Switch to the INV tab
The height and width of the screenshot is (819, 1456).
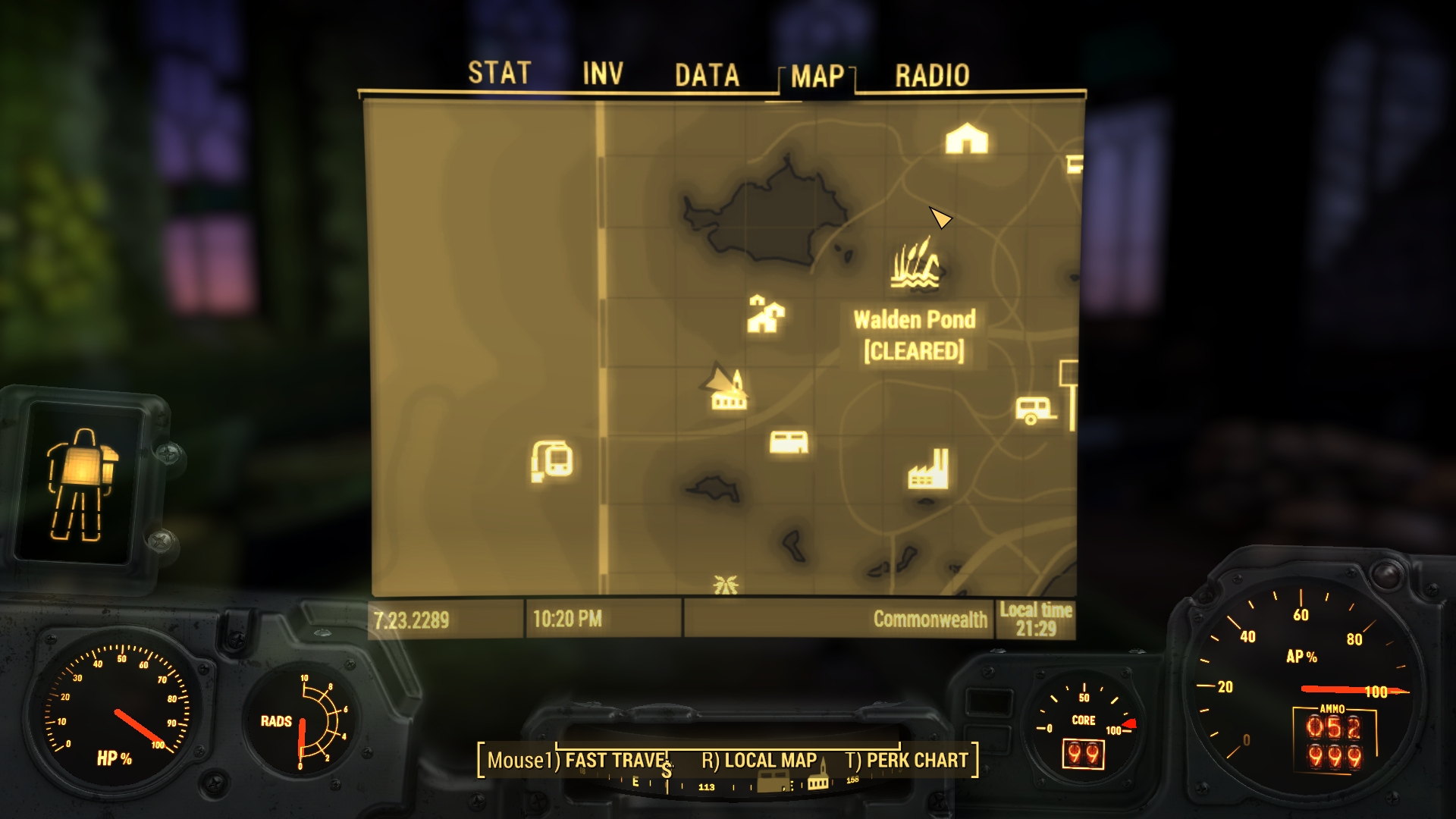point(601,74)
